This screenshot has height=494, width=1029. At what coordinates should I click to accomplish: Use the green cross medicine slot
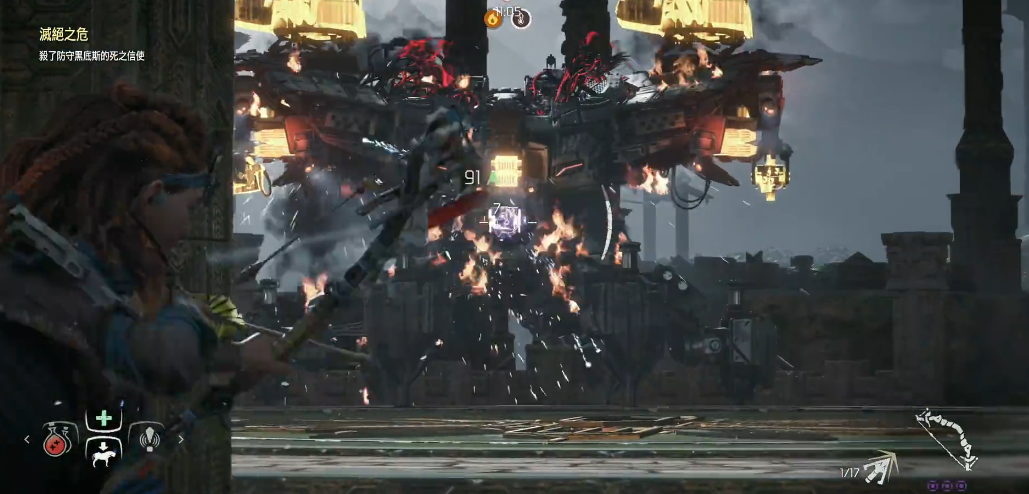(x=104, y=419)
